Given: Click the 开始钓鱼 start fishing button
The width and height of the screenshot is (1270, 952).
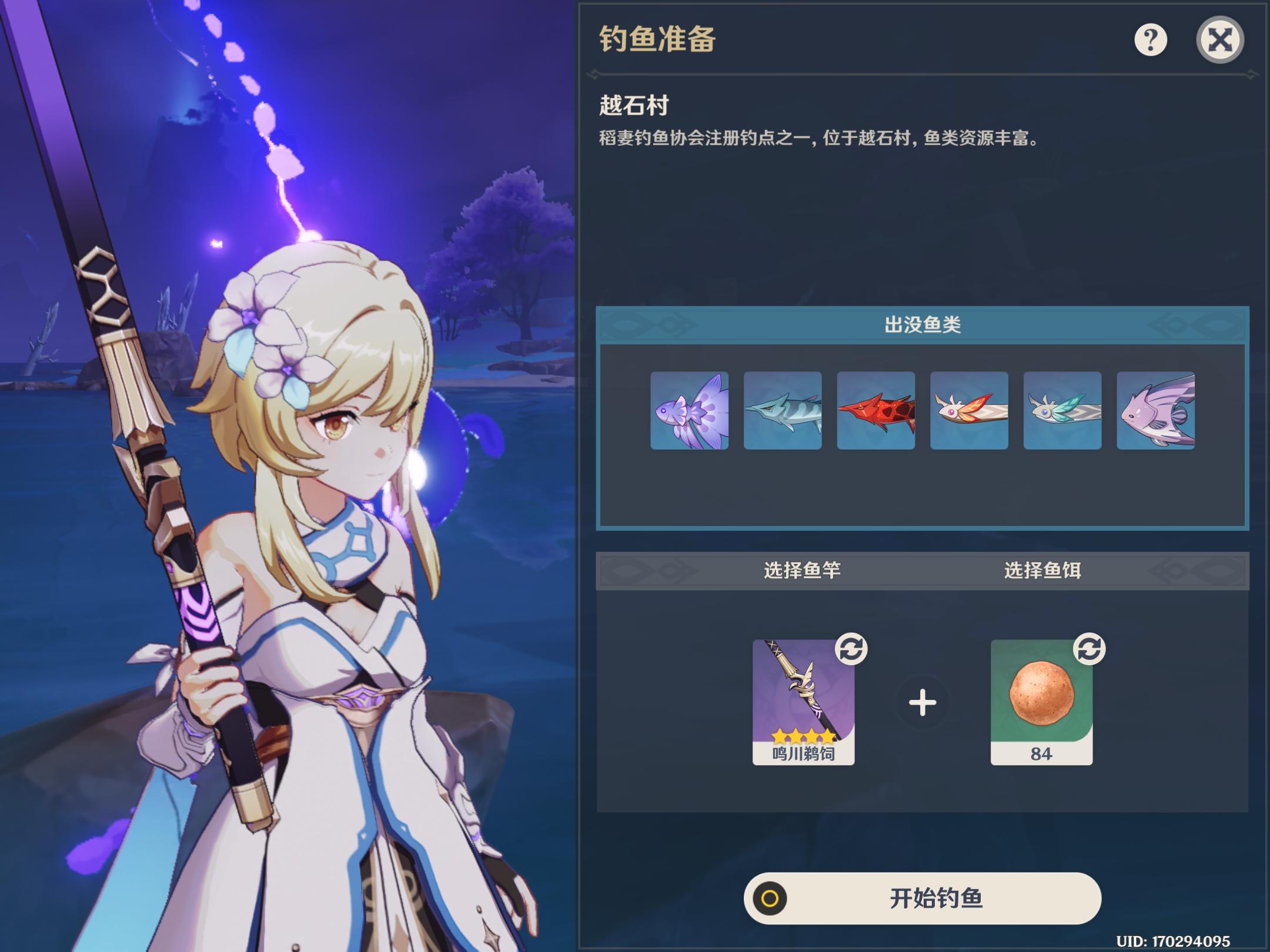Looking at the screenshot, I should click(922, 898).
